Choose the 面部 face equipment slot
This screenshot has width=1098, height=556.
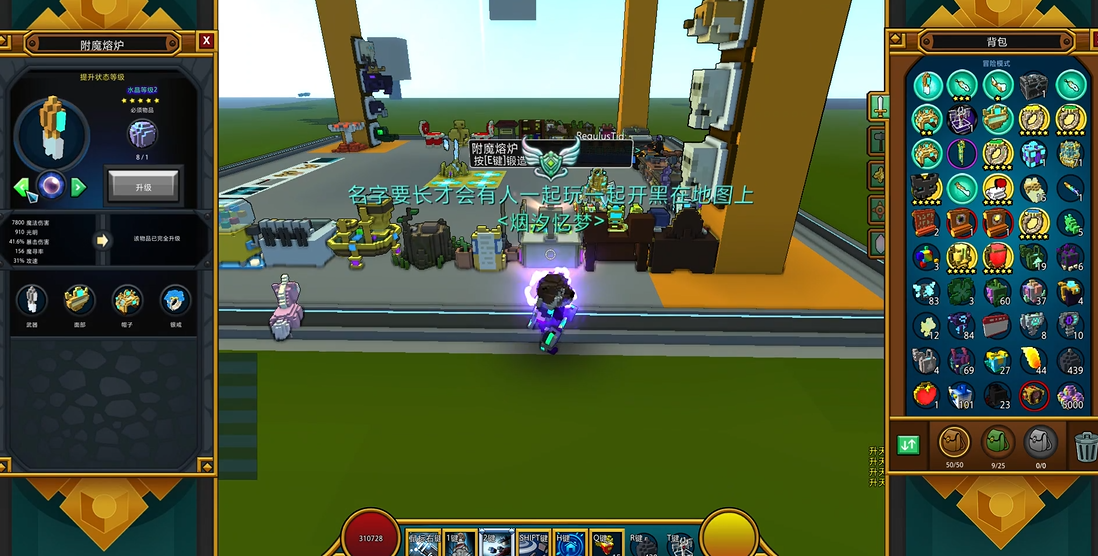(x=80, y=299)
